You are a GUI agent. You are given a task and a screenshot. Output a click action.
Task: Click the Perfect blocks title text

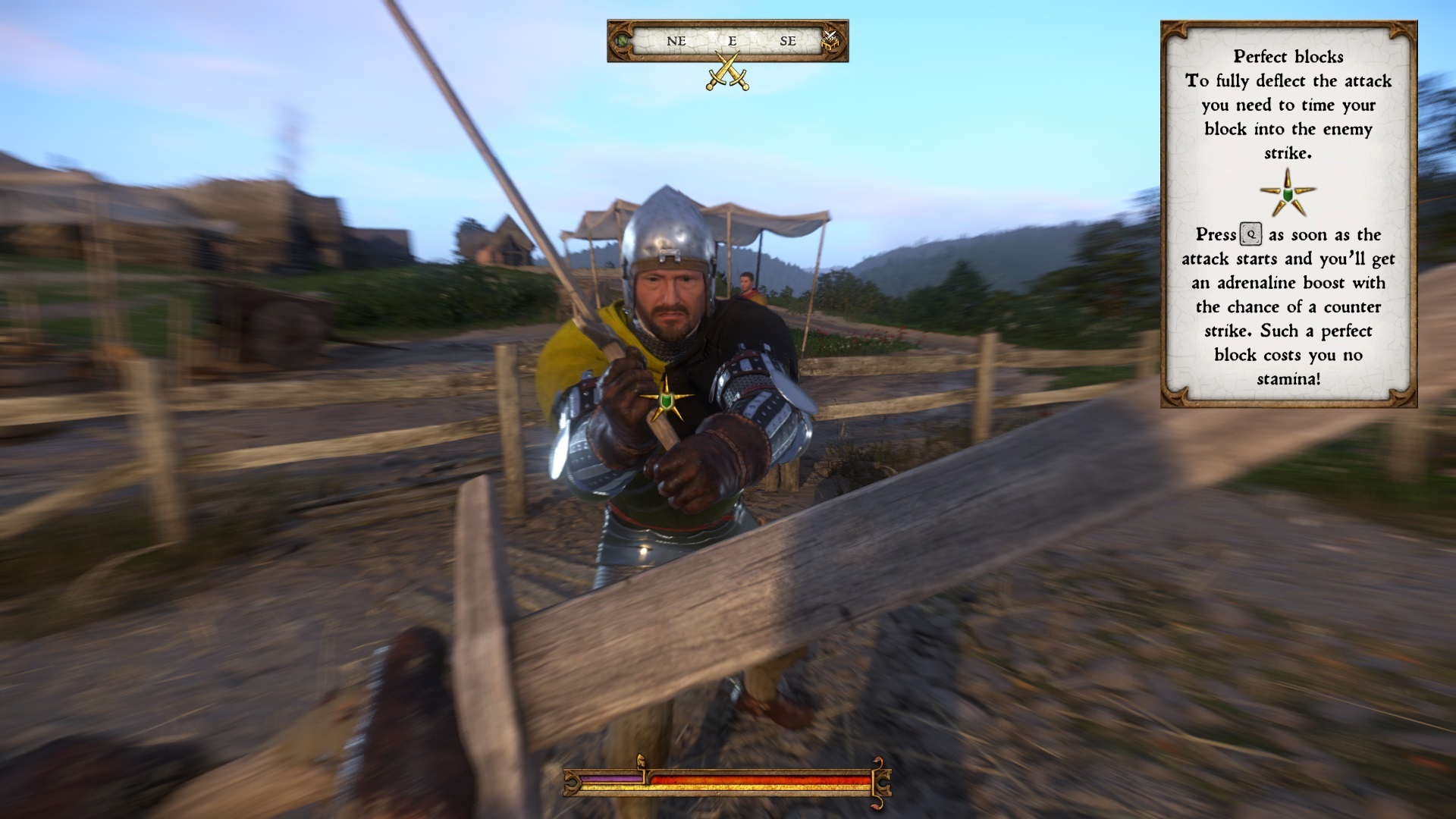[x=1287, y=56]
